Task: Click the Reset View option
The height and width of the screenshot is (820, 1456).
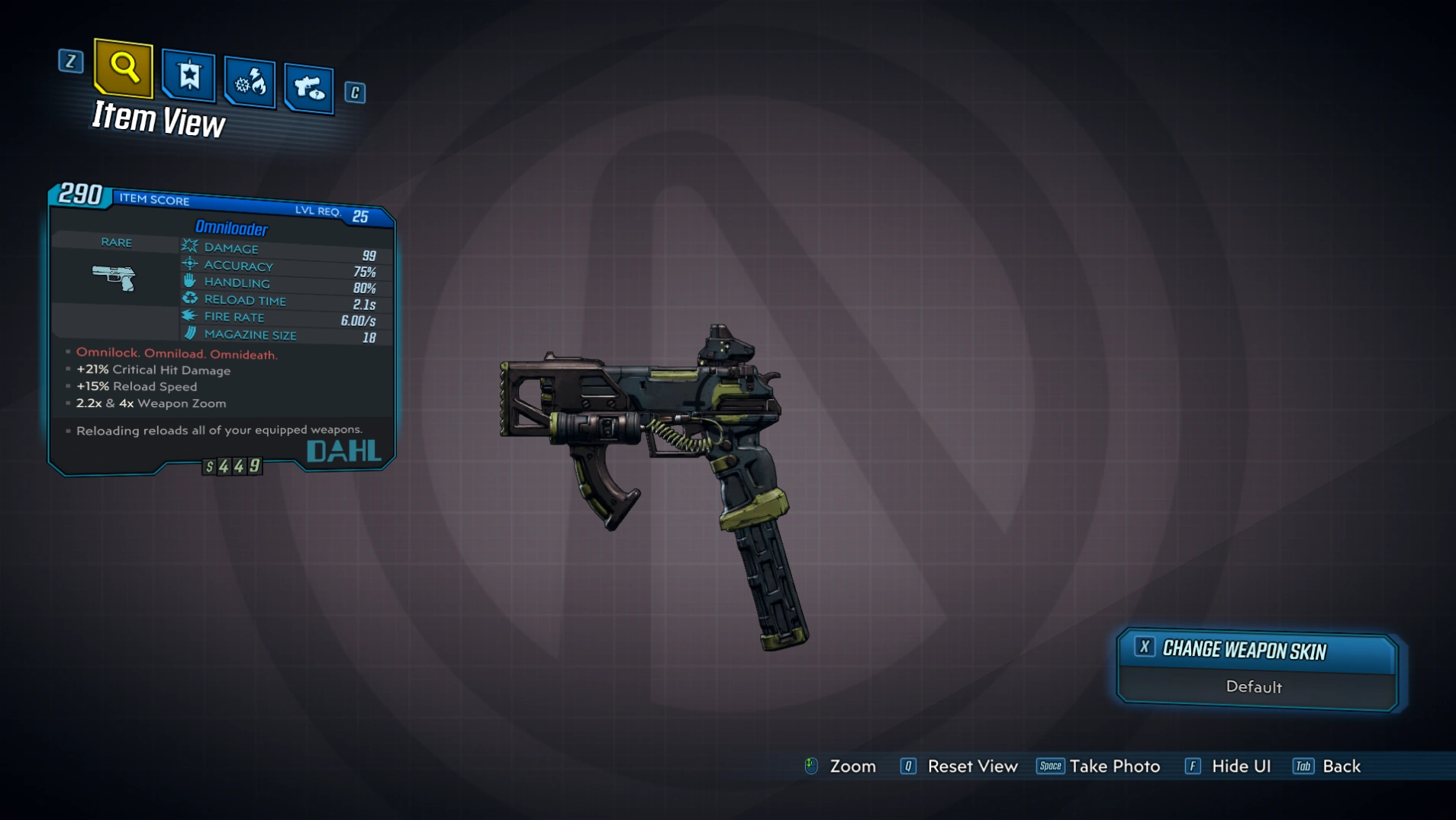Action: 959,766
